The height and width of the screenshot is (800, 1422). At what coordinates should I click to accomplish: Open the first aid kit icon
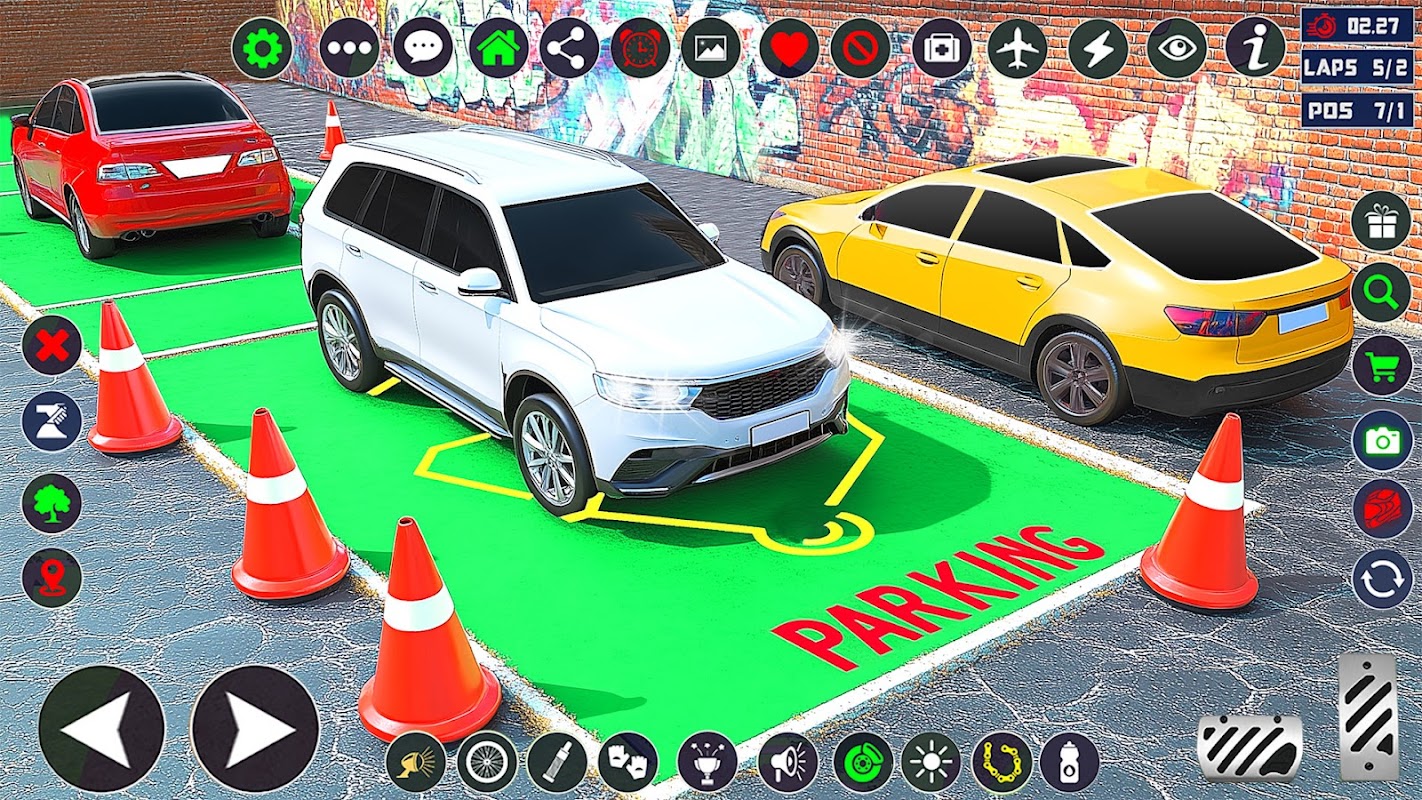click(x=941, y=49)
